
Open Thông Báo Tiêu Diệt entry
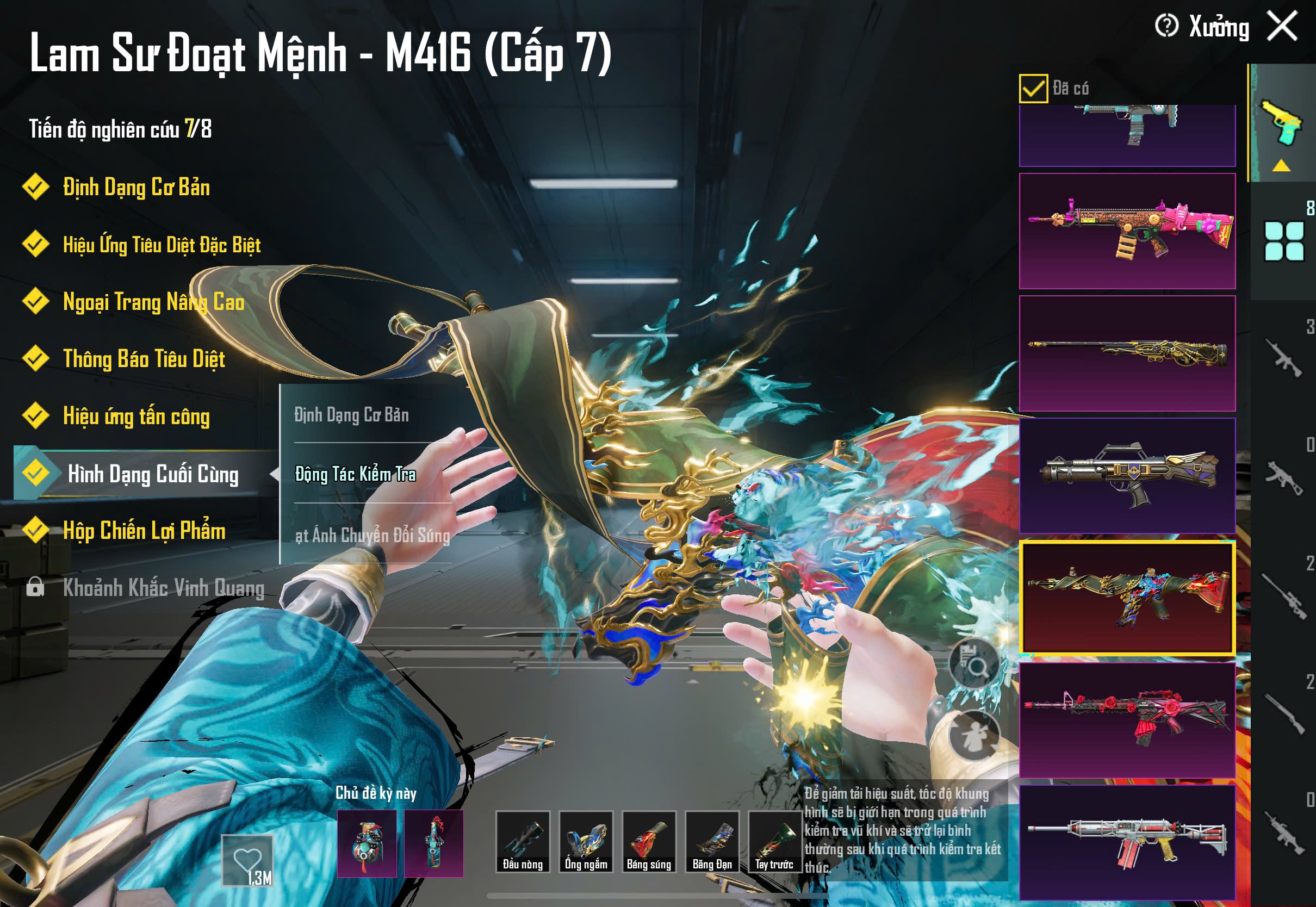pos(144,359)
